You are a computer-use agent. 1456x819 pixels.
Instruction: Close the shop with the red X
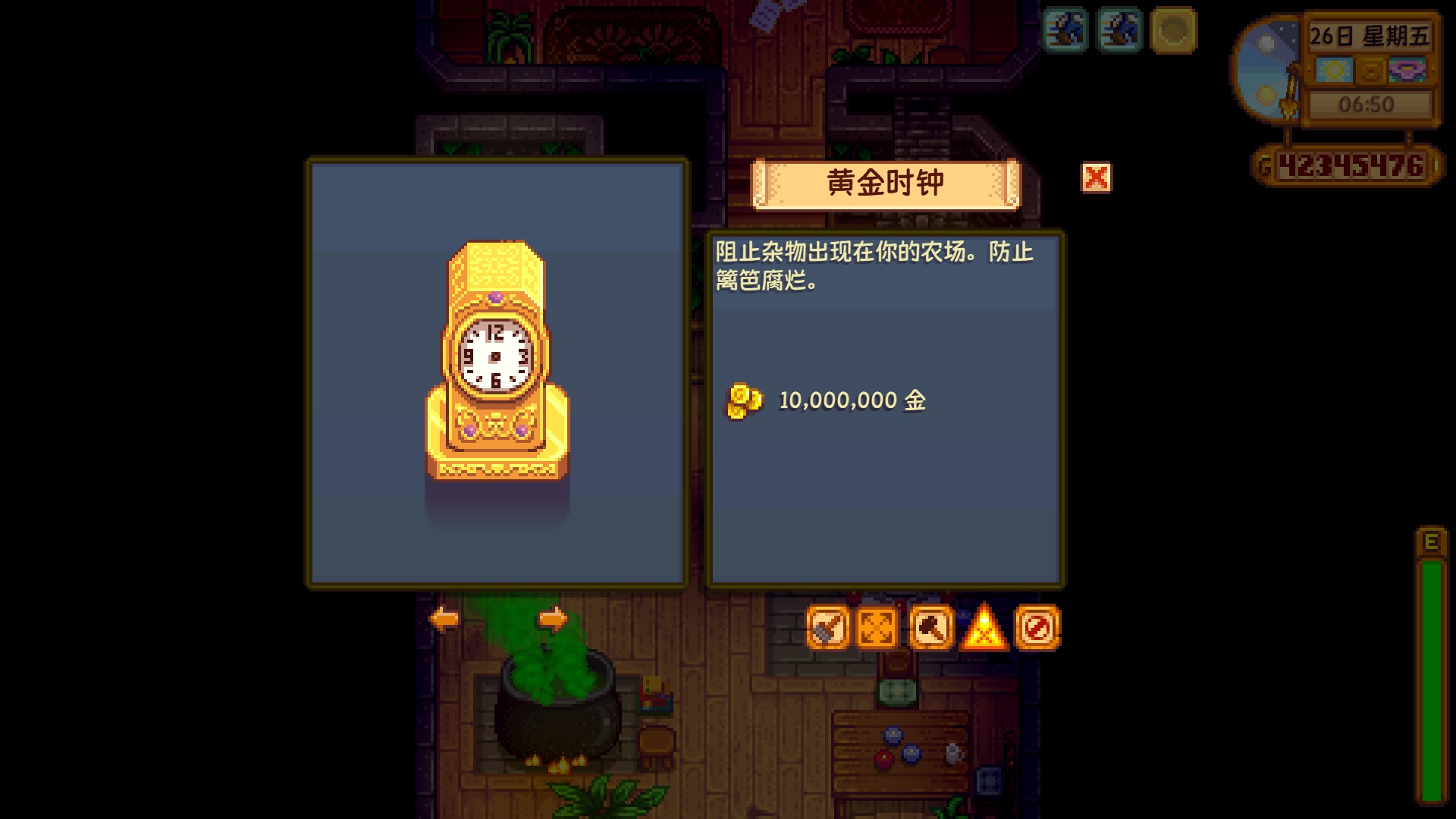coord(1096,179)
